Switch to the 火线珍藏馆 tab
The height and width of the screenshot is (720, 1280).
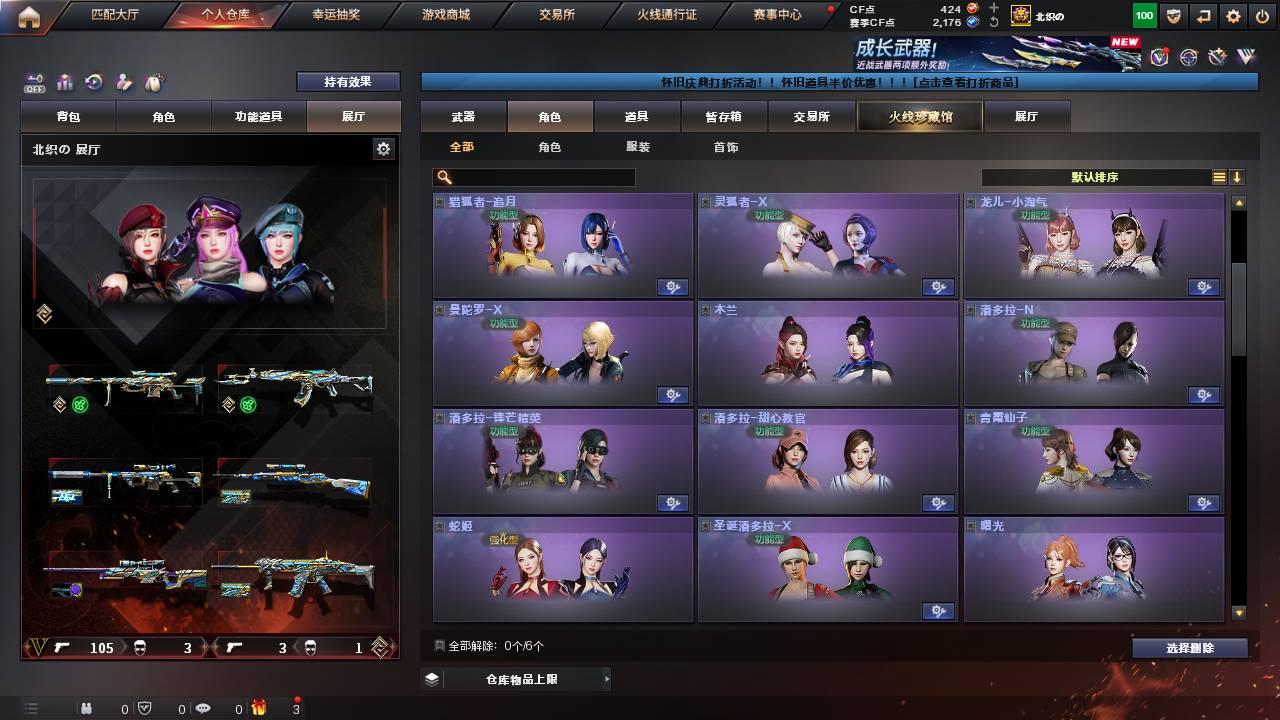click(x=918, y=115)
